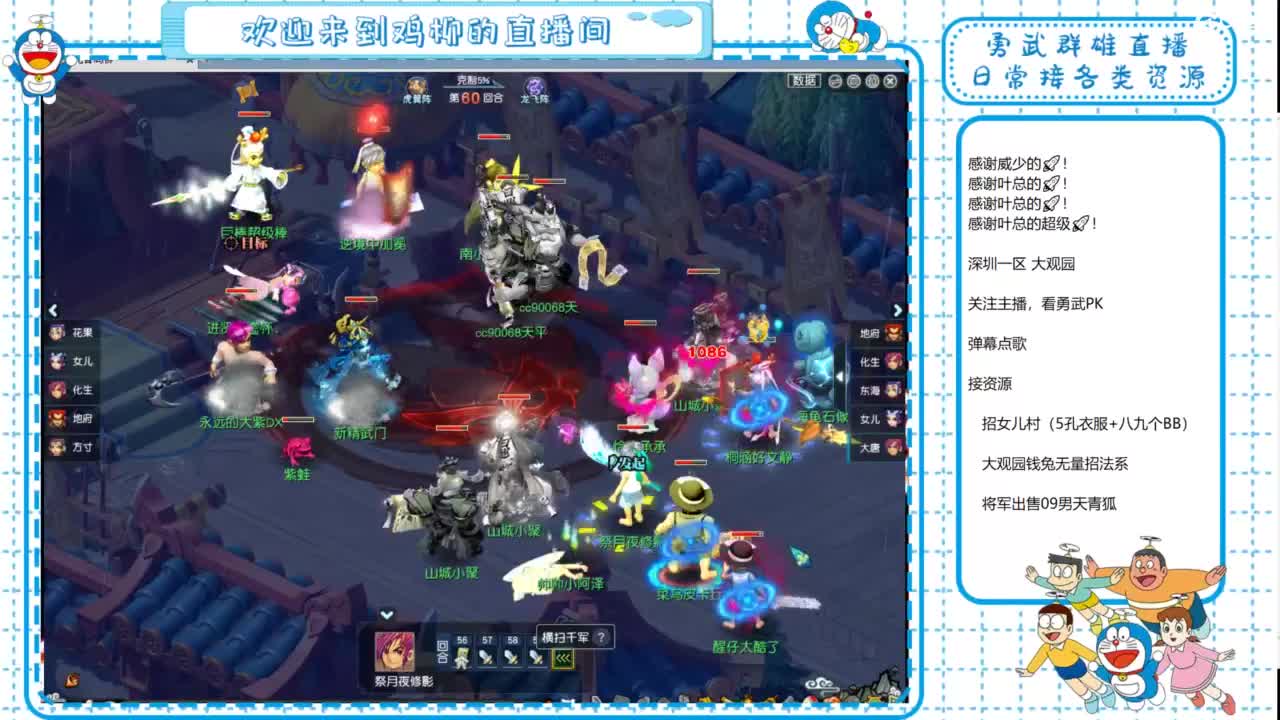
Task: Click the sword action icon under turn 57
Action: coord(486,658)
